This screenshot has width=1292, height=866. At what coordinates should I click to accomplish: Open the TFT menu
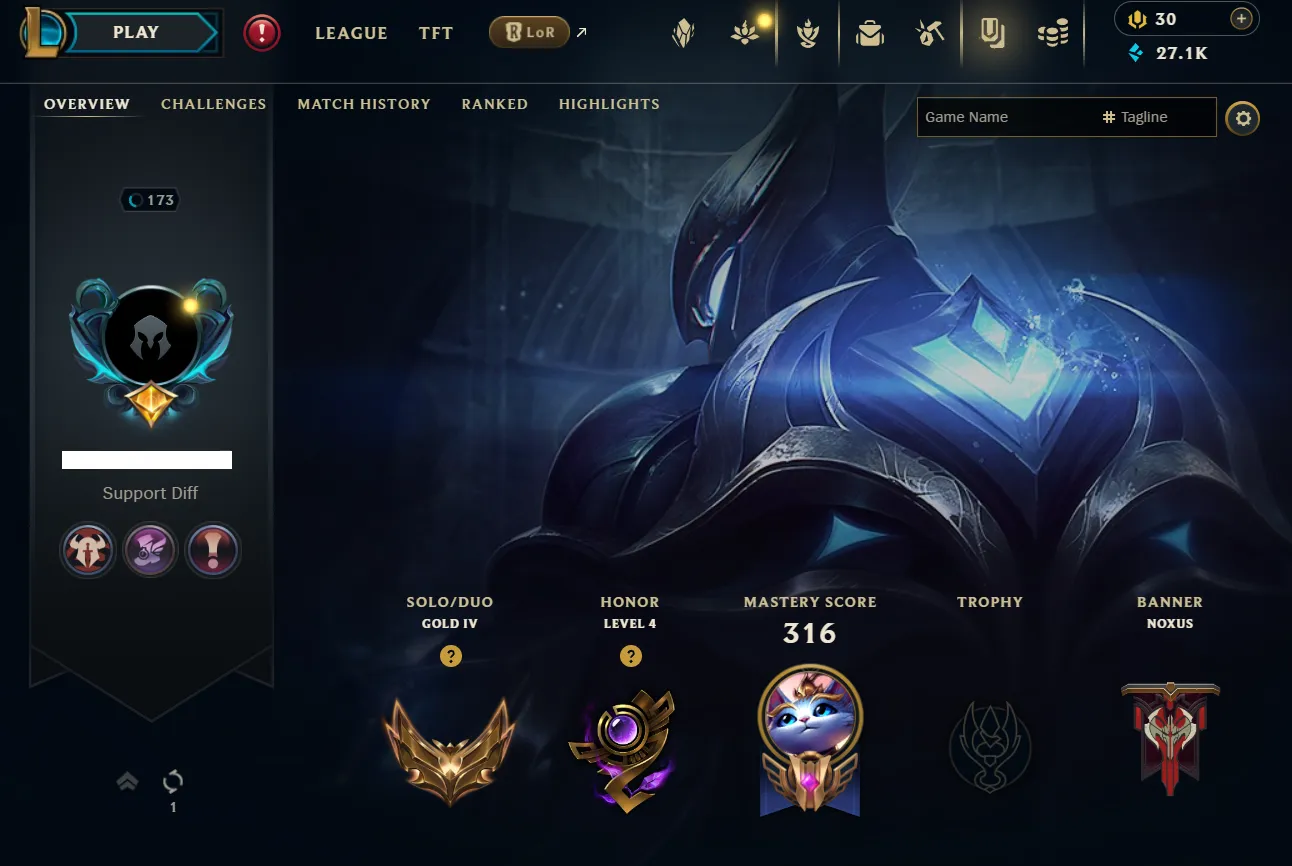(x=436, y=33)
